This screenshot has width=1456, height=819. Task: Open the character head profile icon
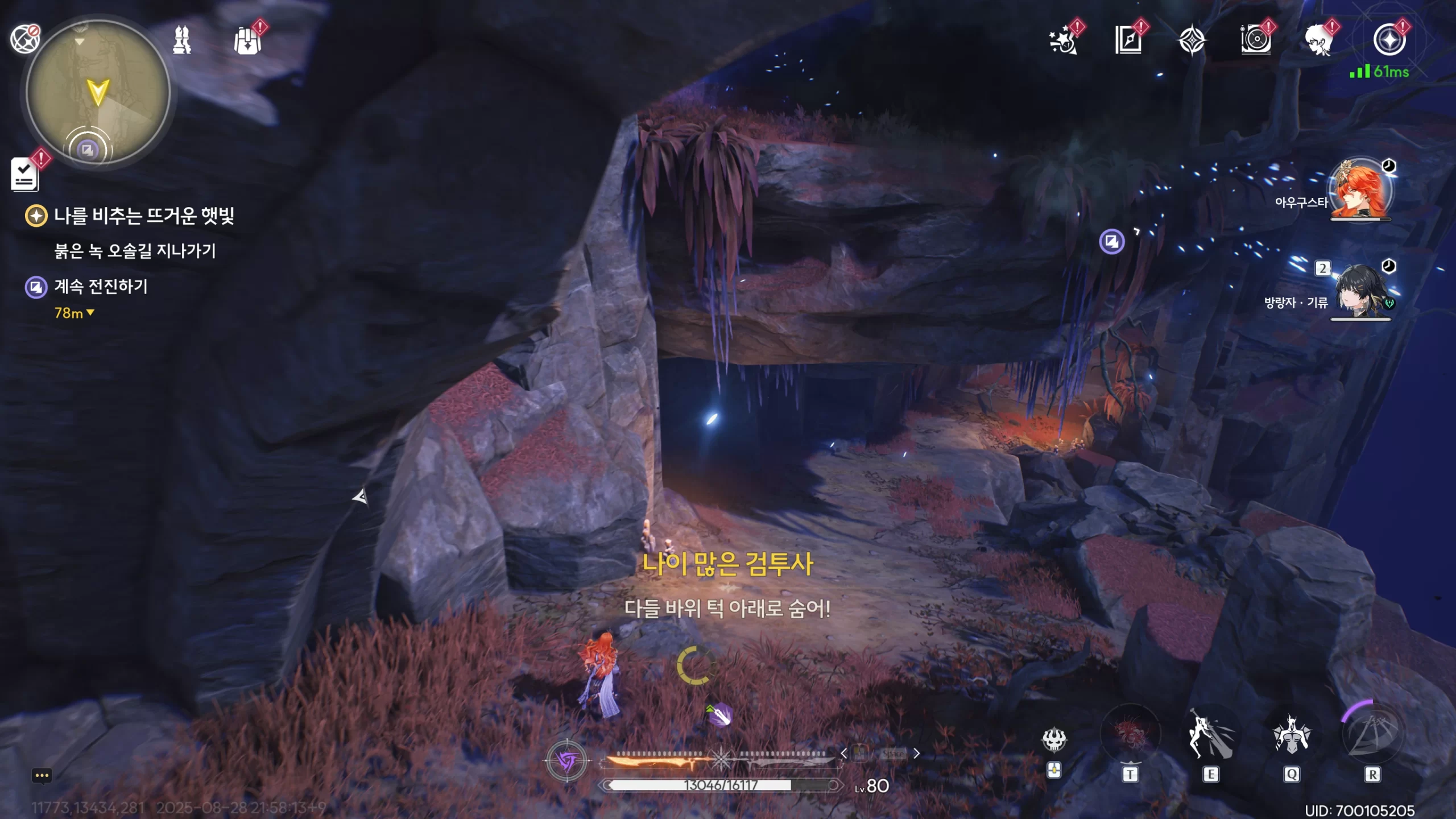1318,41
